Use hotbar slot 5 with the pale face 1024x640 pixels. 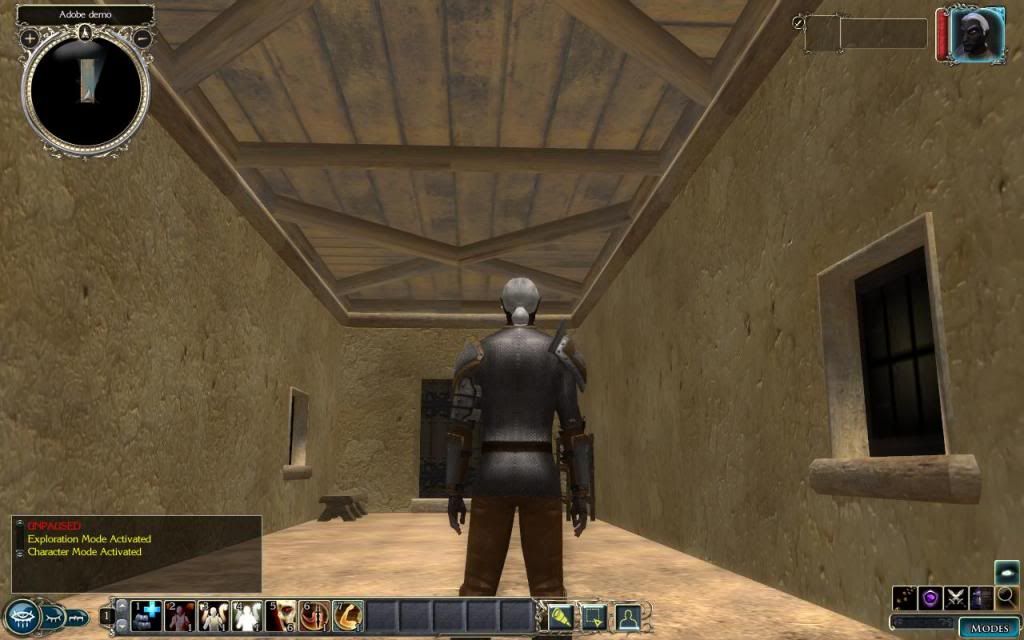click(281, 616)
